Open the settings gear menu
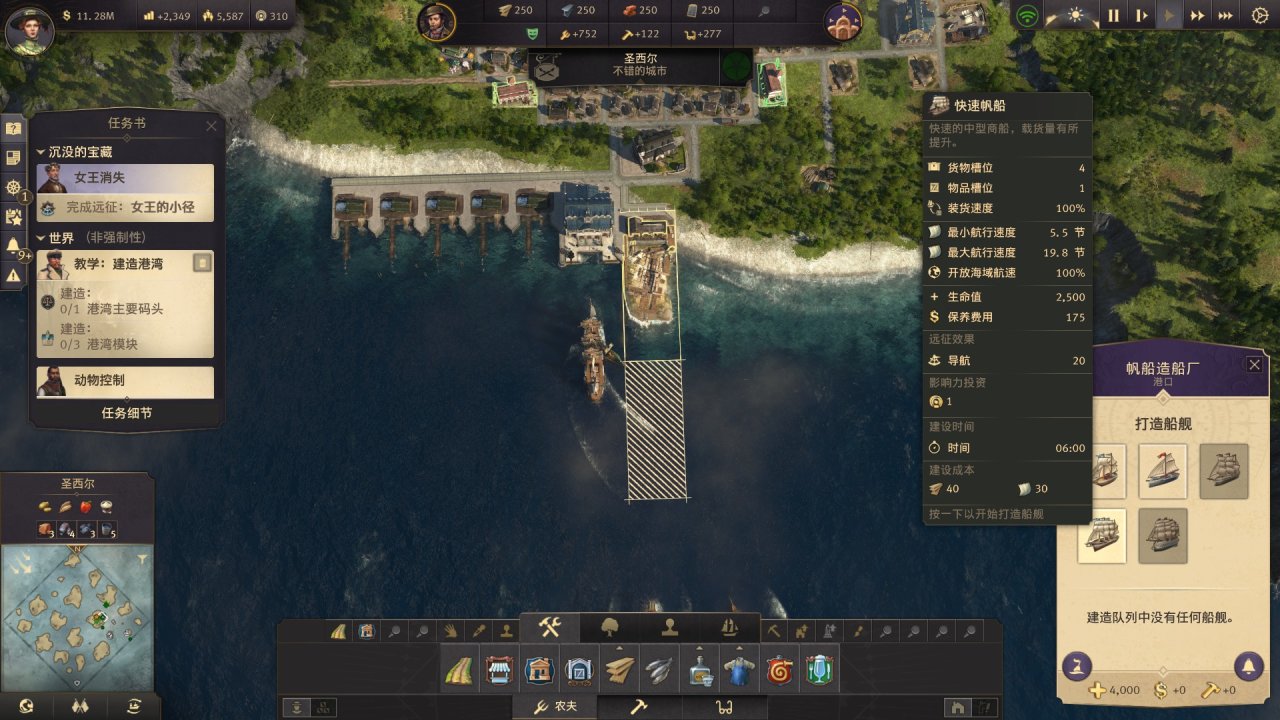This screenshot has height=720, width=1280. pos(1260,16)
